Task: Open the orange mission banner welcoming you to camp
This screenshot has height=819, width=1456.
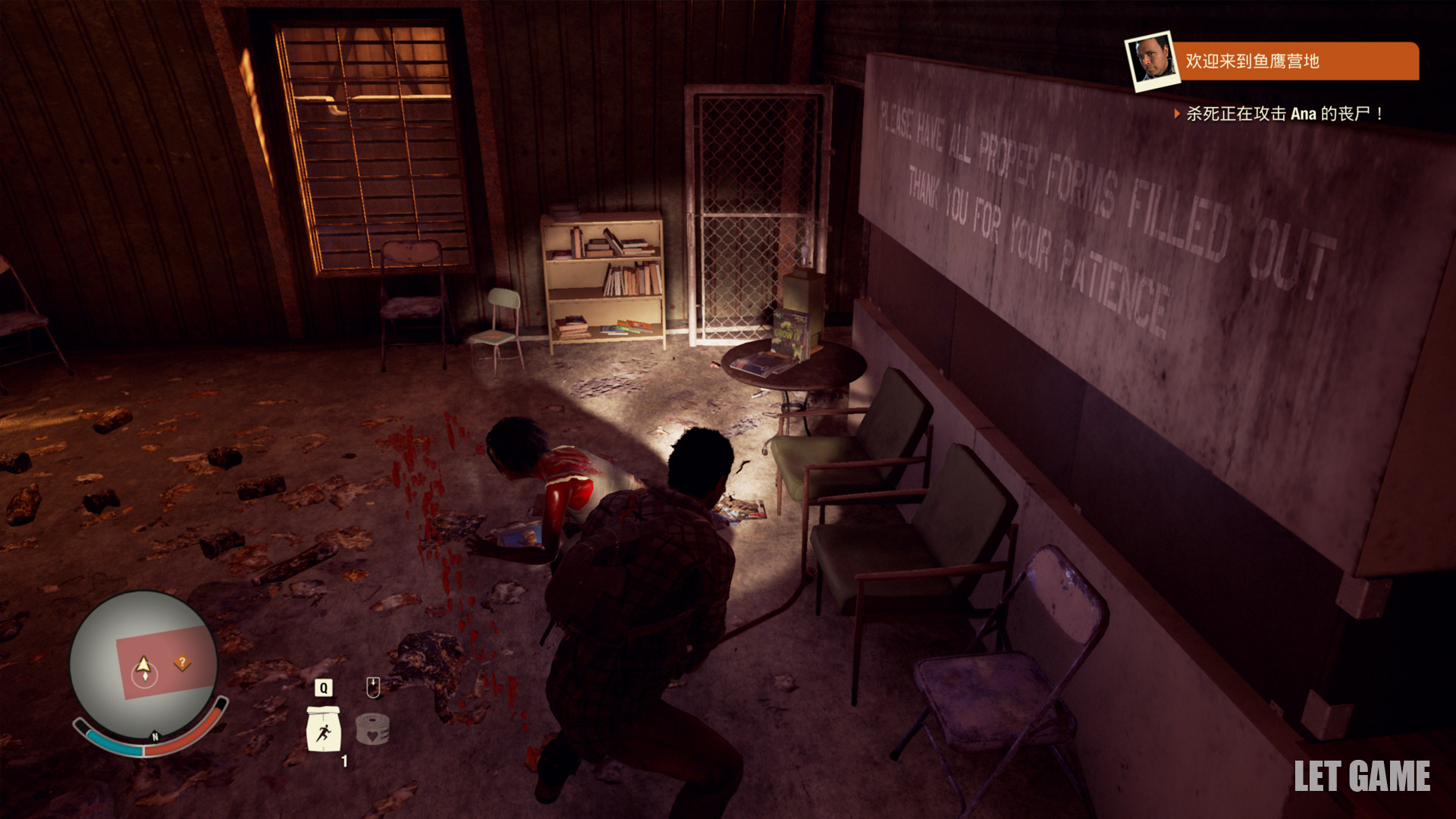Action: pos(1293,61)
